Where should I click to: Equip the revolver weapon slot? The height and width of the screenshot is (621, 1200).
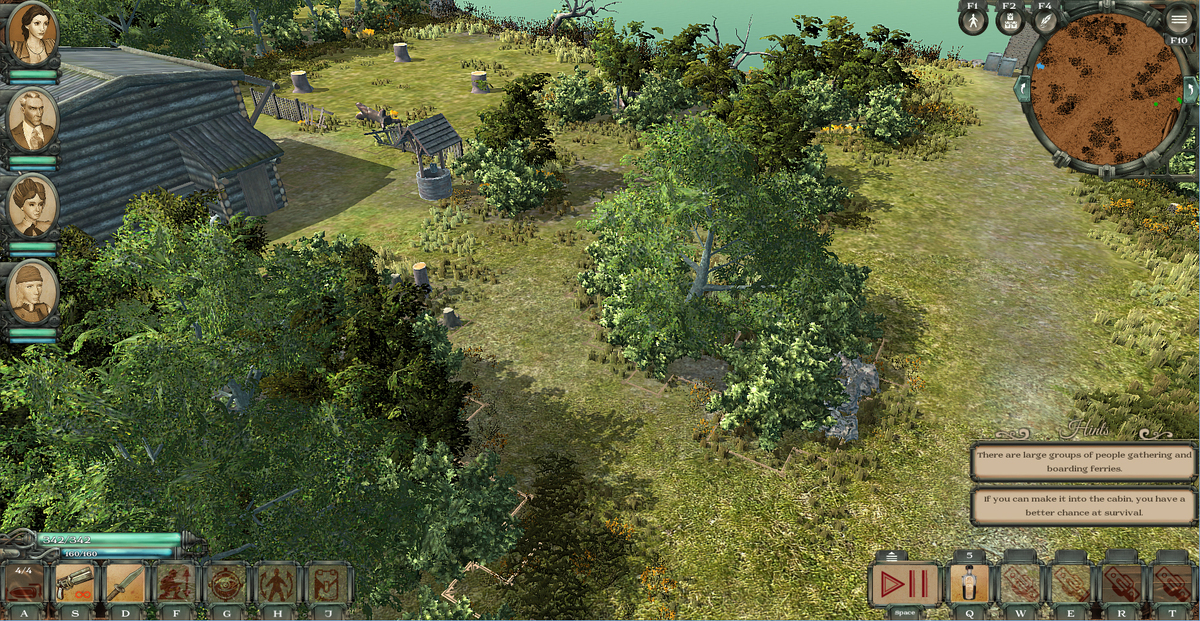coord(75,583)
